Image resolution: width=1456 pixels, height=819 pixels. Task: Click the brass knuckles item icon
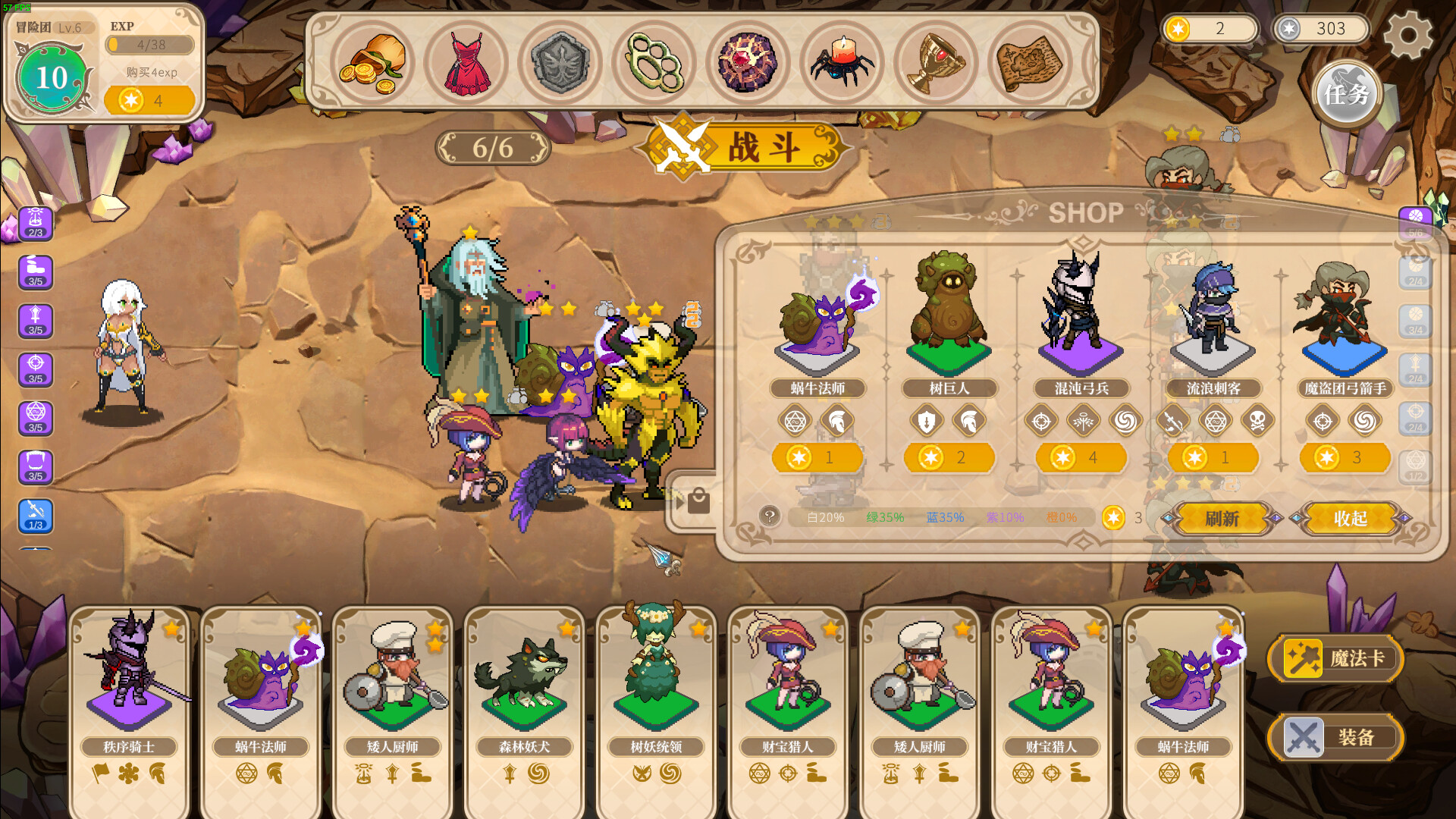pyautogui.click(x=654, y=64)
